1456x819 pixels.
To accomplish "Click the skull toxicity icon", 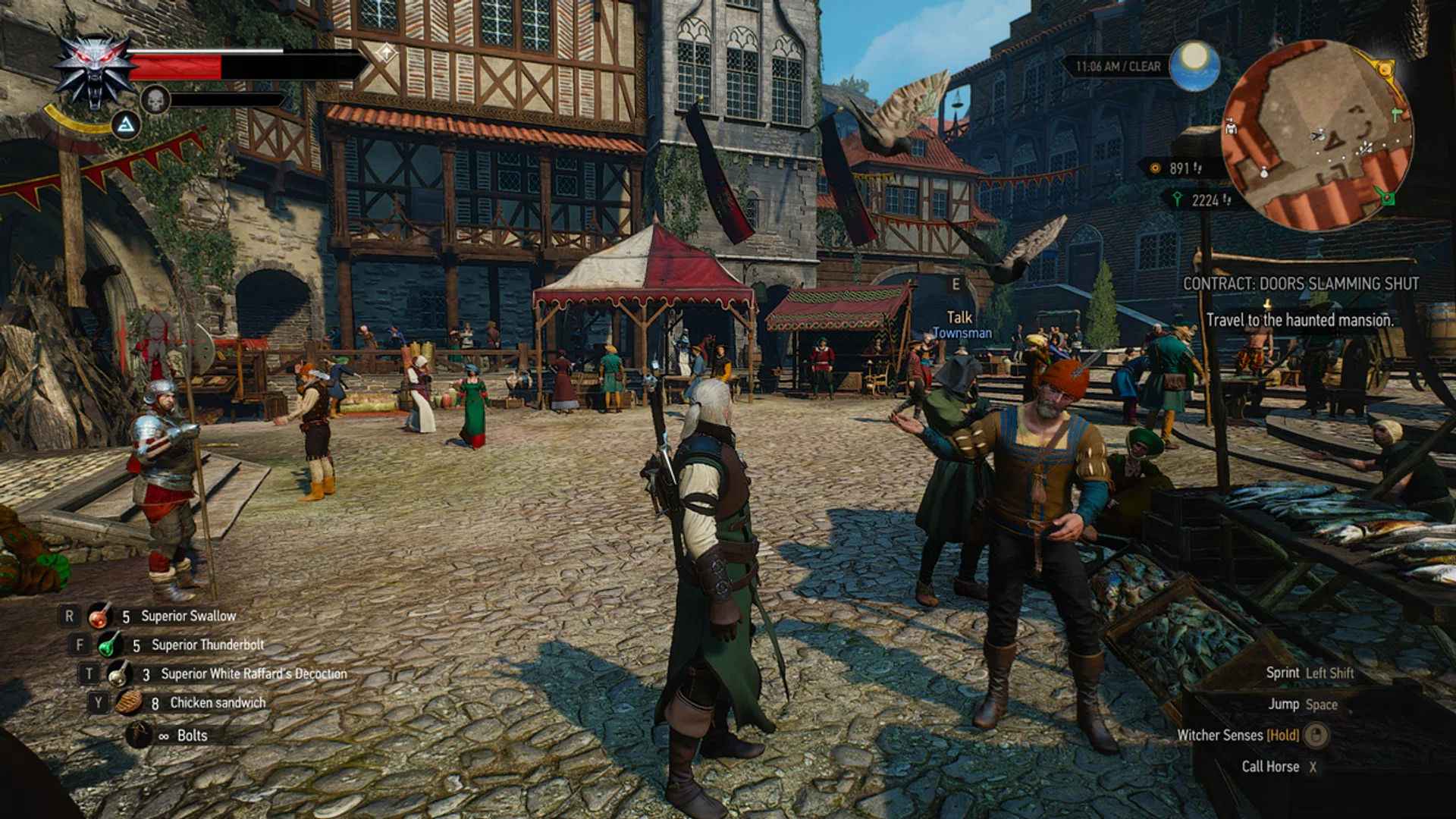I will click(155, 100).
